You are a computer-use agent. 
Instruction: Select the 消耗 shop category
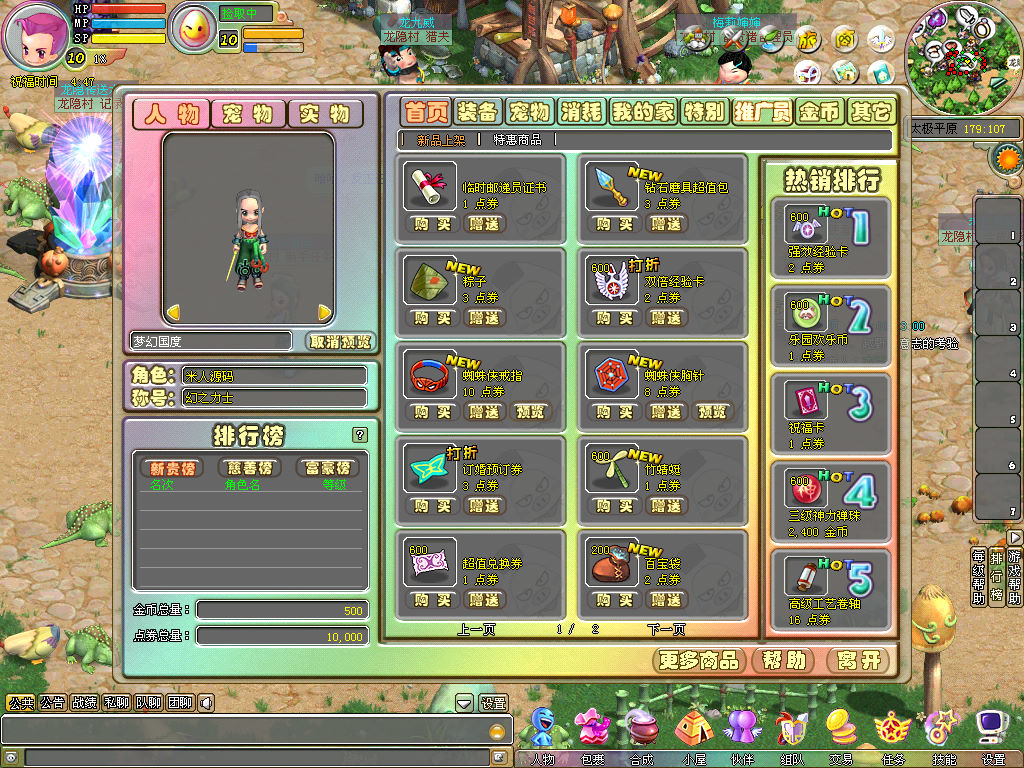point(580,111)
